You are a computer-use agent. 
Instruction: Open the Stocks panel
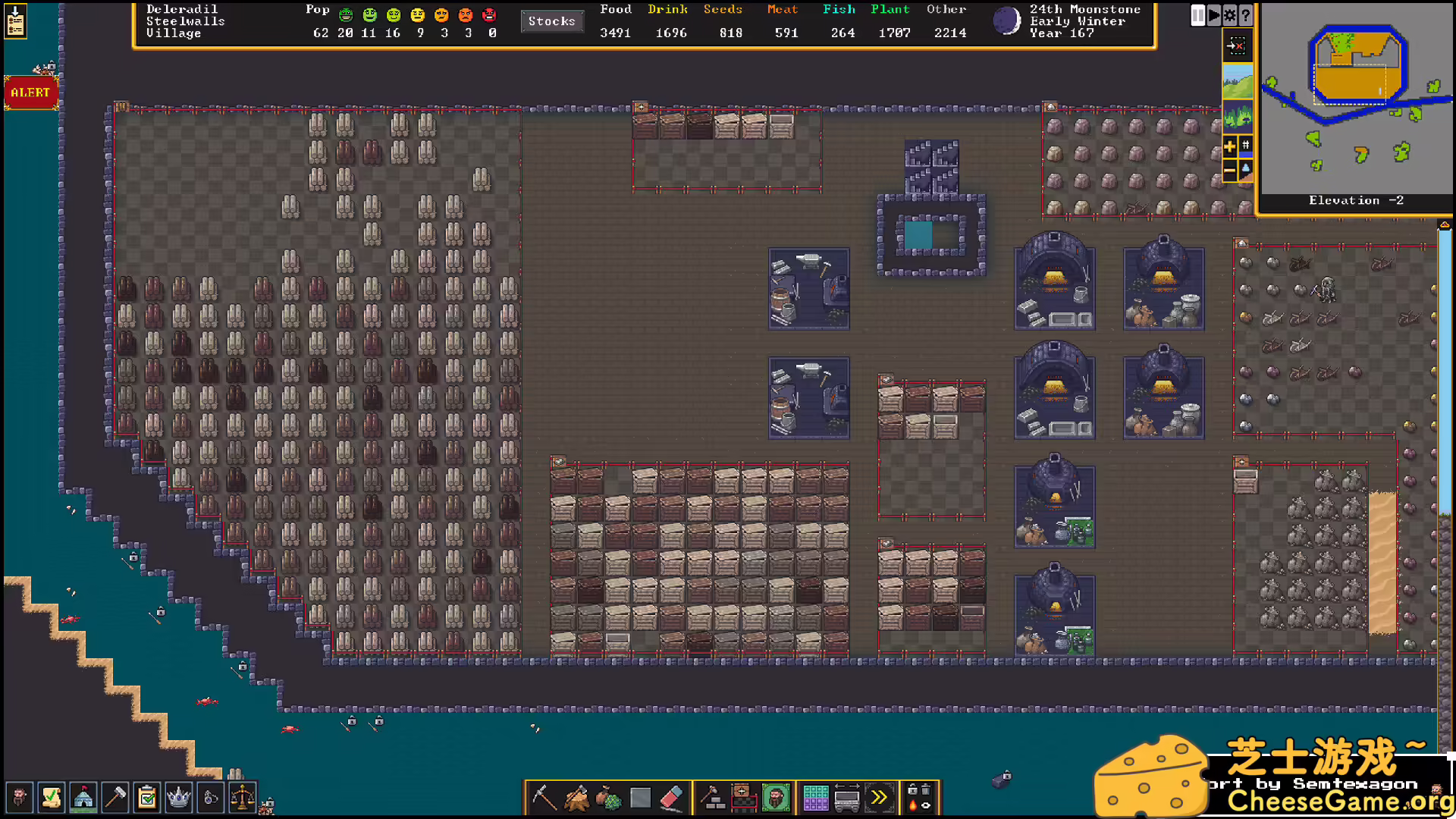click(553, 21)
